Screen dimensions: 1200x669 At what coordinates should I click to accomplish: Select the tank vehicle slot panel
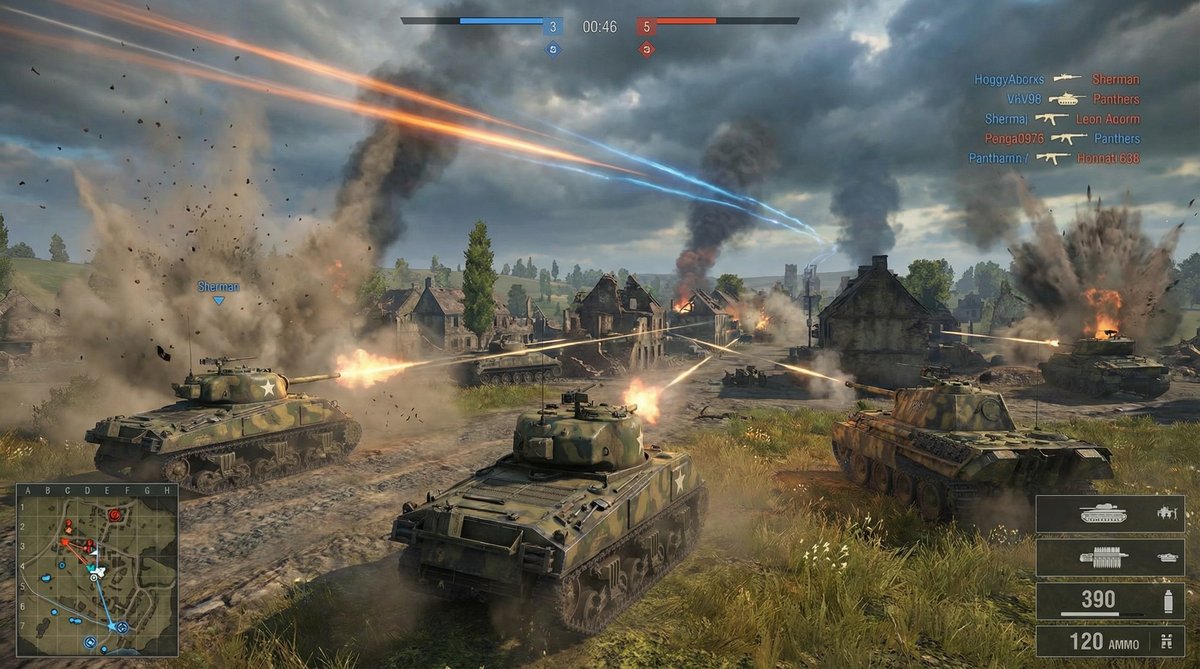(1109, 514)
